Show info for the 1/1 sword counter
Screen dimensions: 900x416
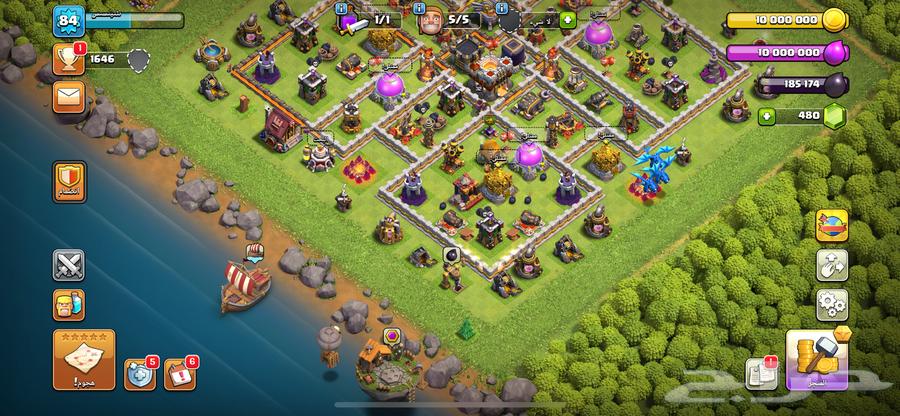370,19
